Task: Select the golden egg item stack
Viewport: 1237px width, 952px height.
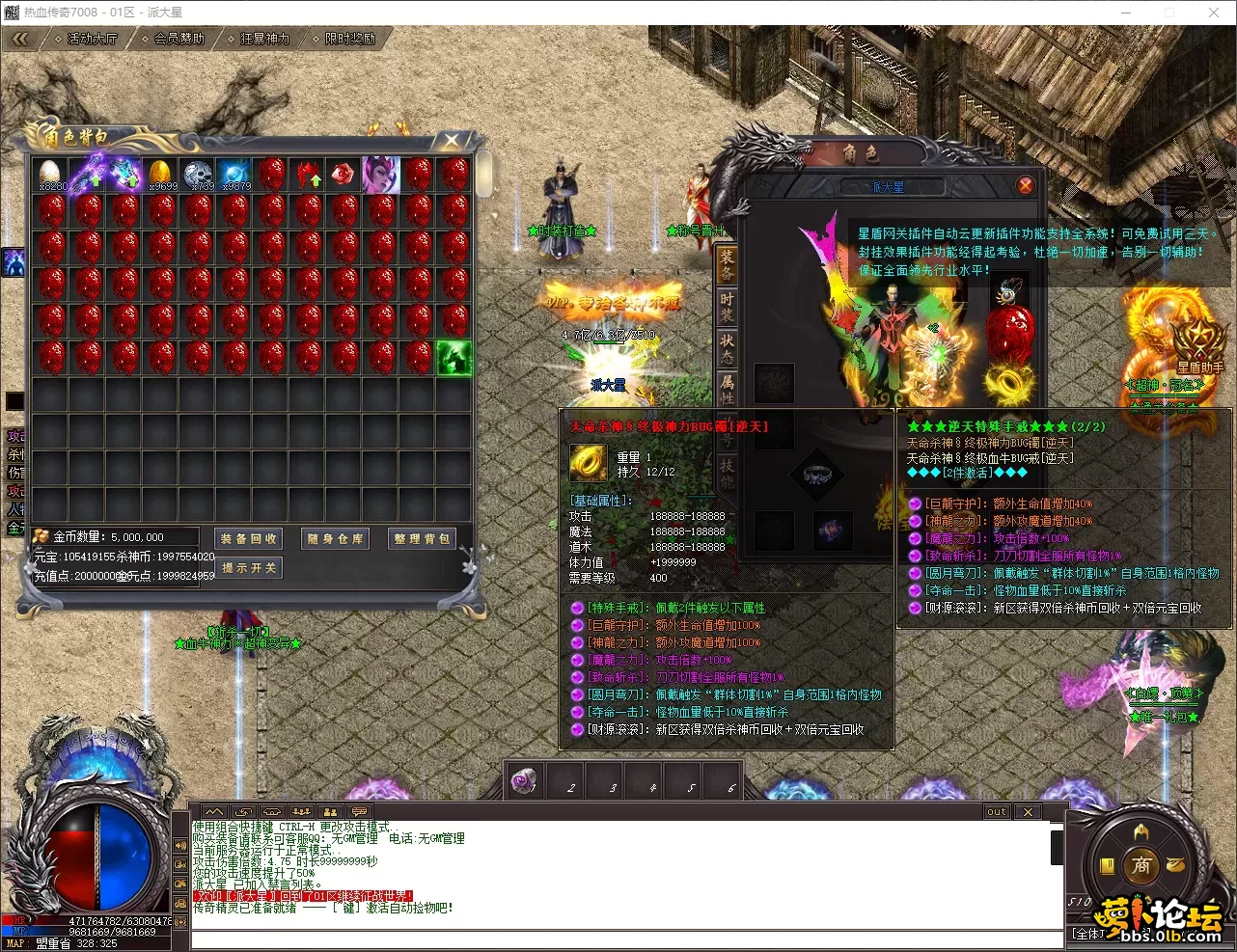Action: [x=160, y=174]
